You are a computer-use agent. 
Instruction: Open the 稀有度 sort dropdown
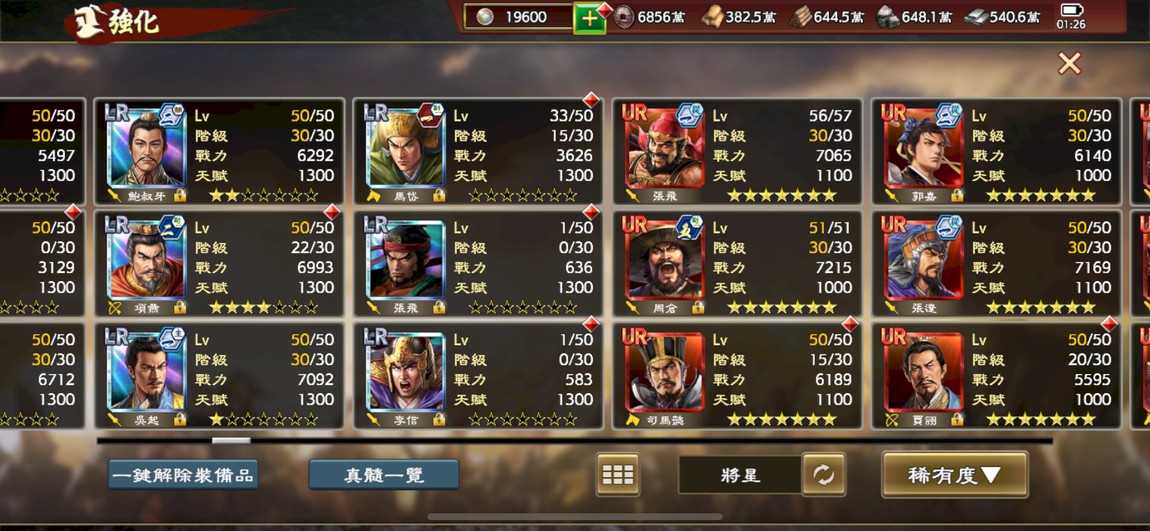pos(954,475)
